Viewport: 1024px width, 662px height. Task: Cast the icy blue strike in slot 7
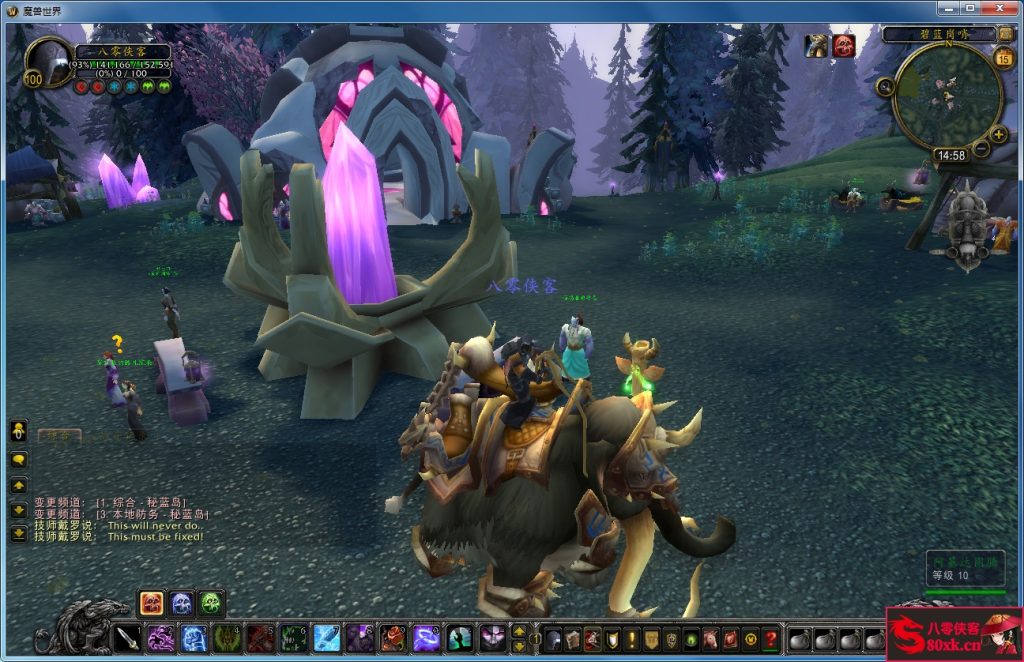pos(327,638)
